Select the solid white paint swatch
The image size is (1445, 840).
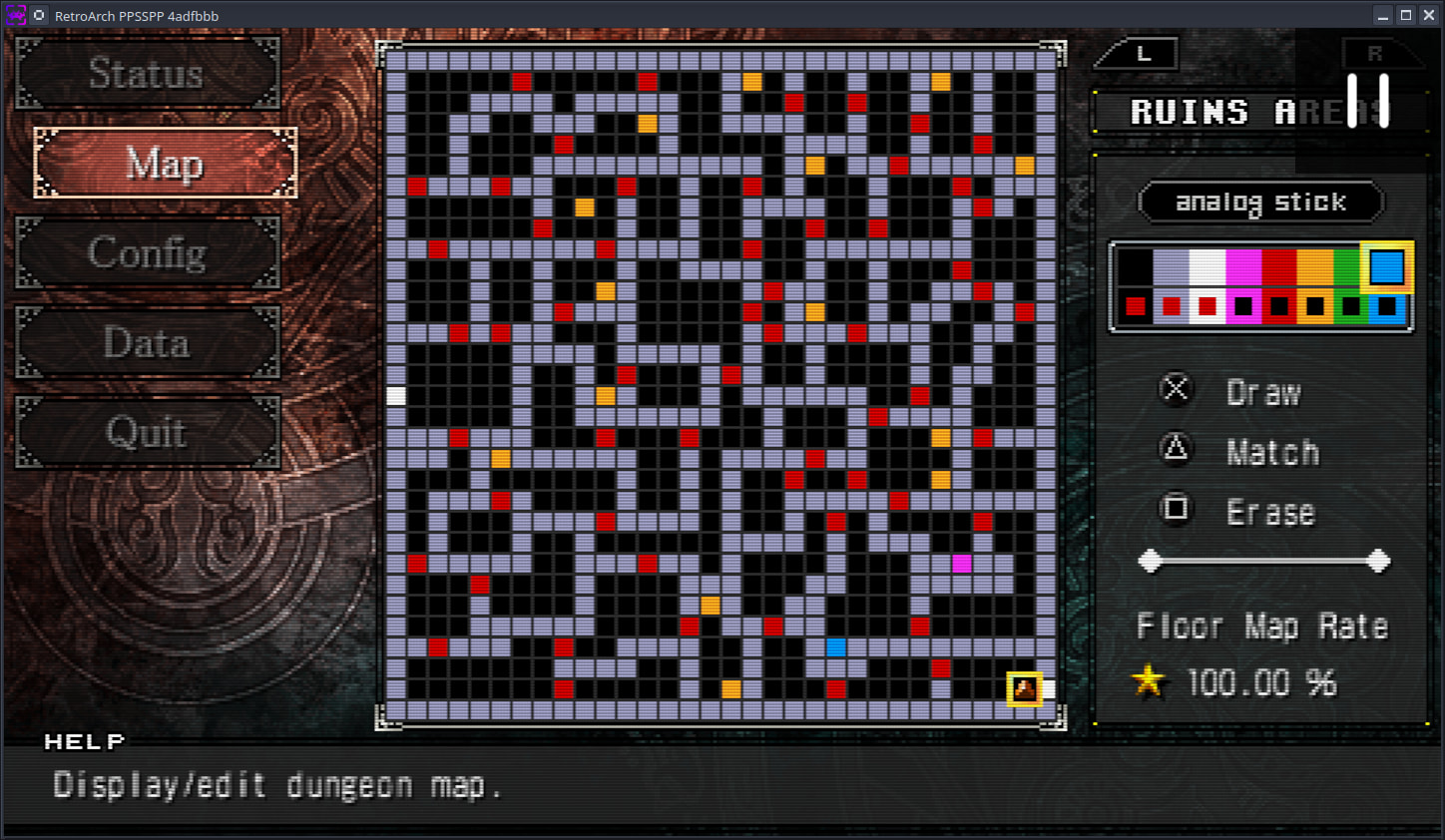click(1207, 267)
